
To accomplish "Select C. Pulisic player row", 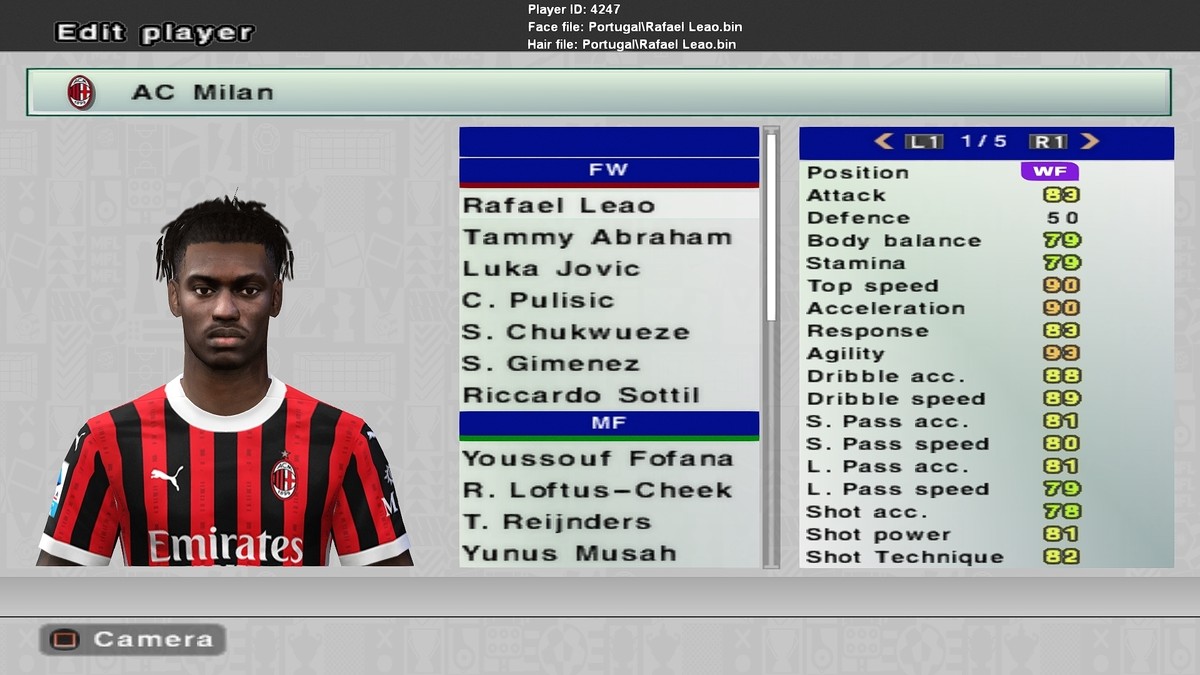I will [x=538, y=301].
